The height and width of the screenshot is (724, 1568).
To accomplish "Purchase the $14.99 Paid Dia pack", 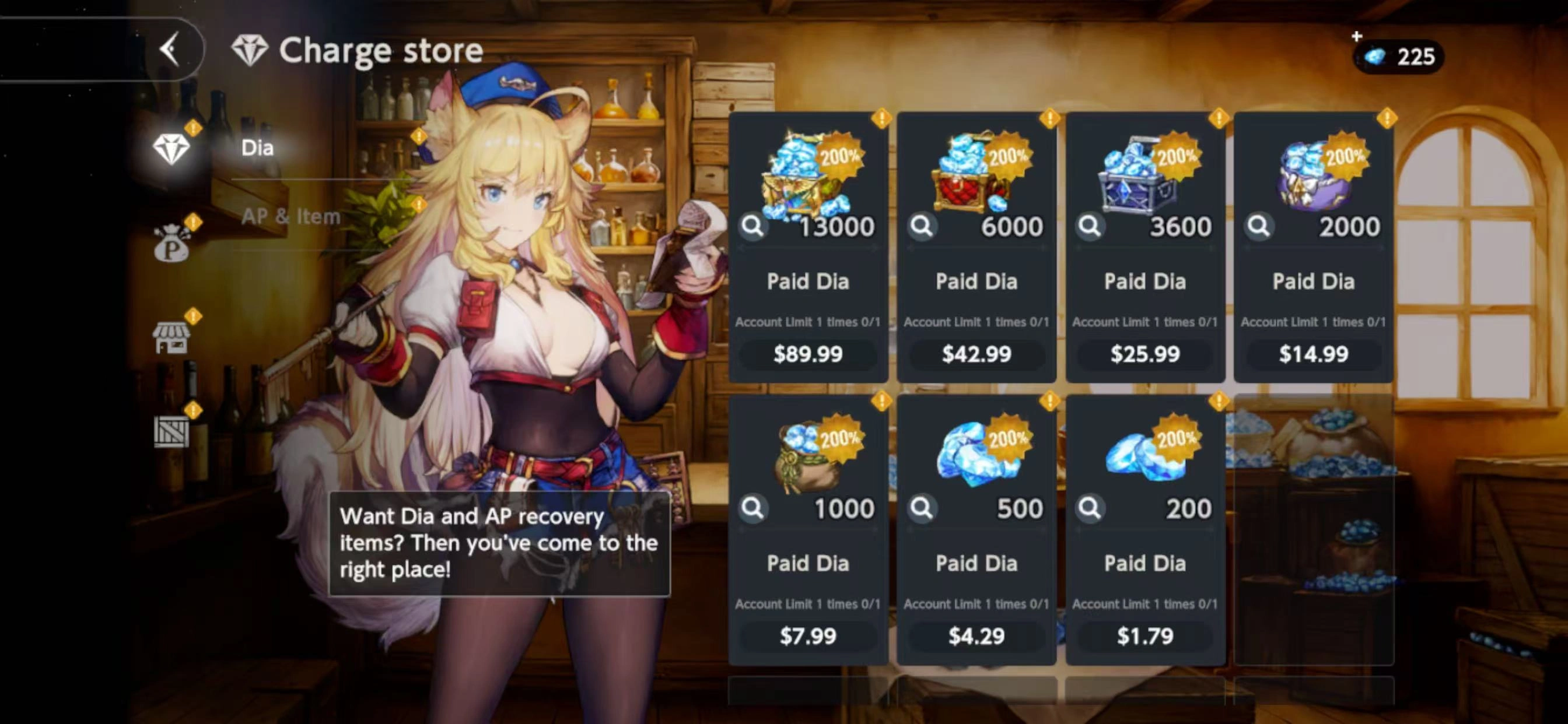I will coord(1314,353).
